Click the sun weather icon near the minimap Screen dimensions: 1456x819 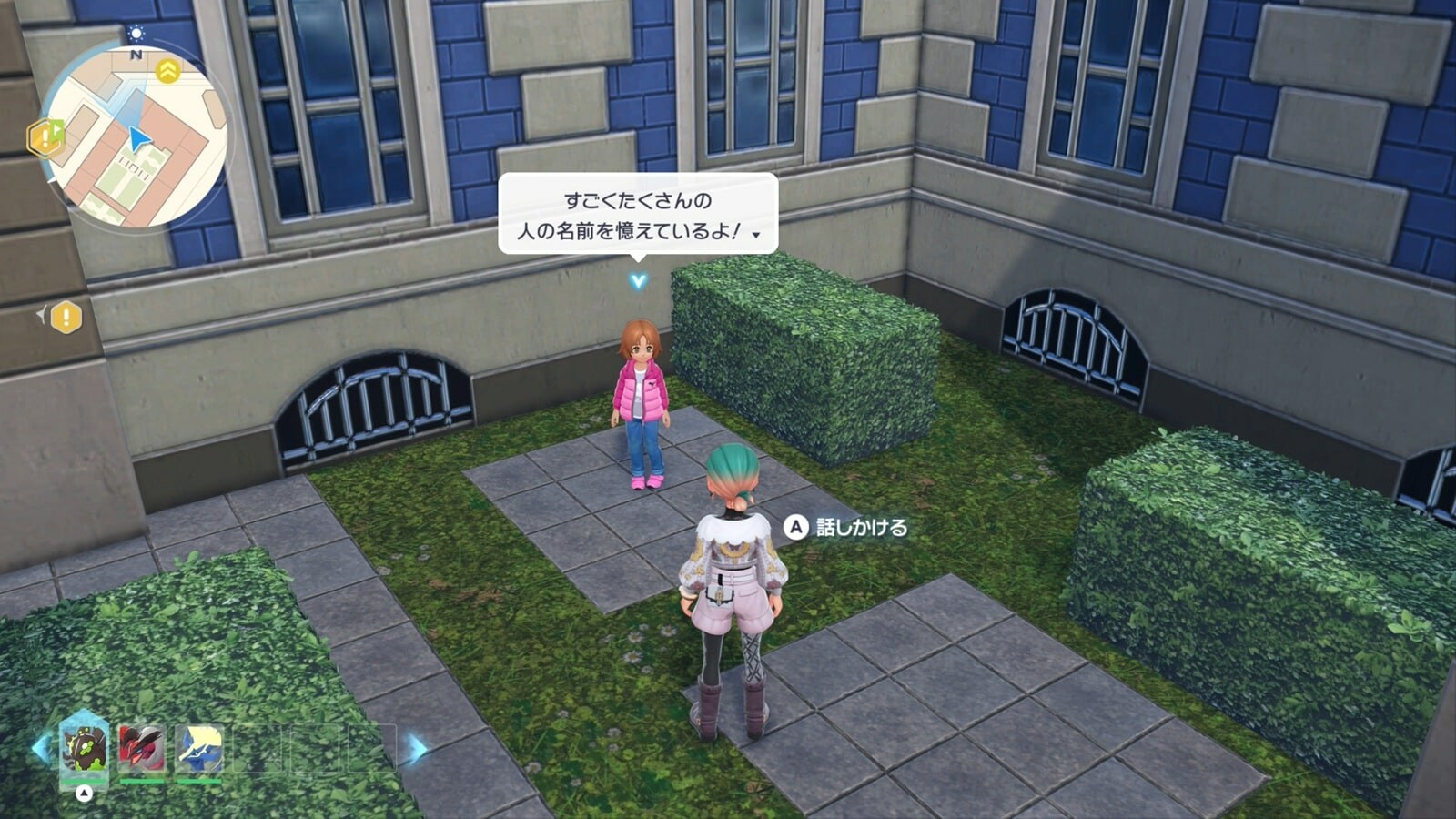click(136, 33)
